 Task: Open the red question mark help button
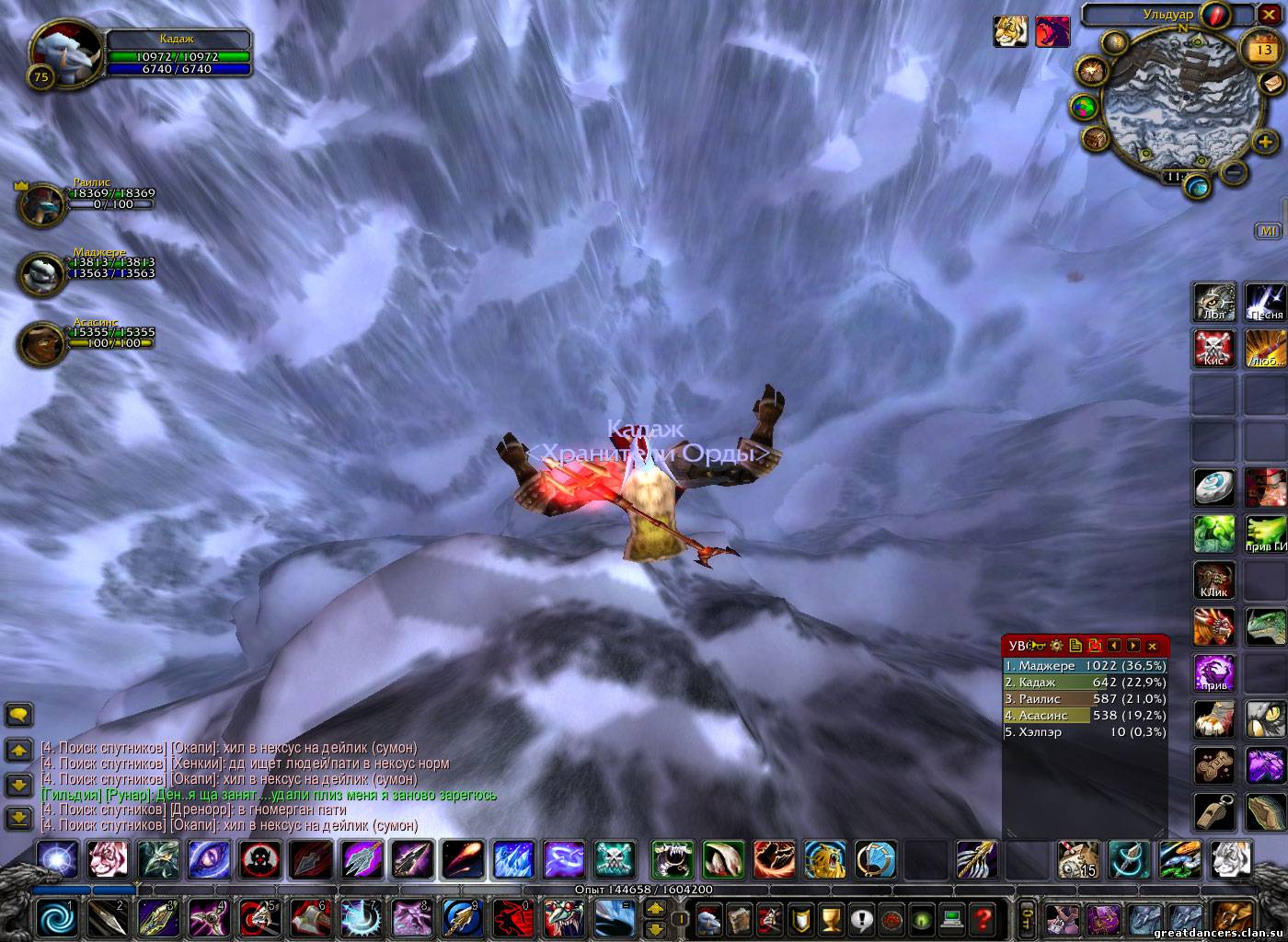[x=983, y=918]
